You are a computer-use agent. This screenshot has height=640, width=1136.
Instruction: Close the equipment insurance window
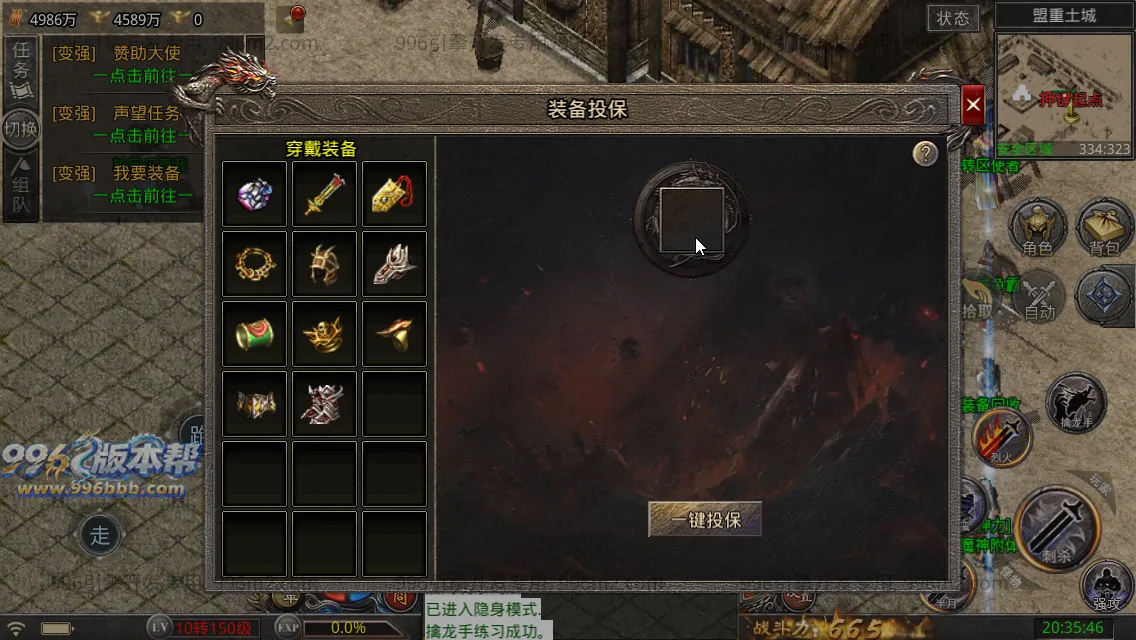(973, 105)
